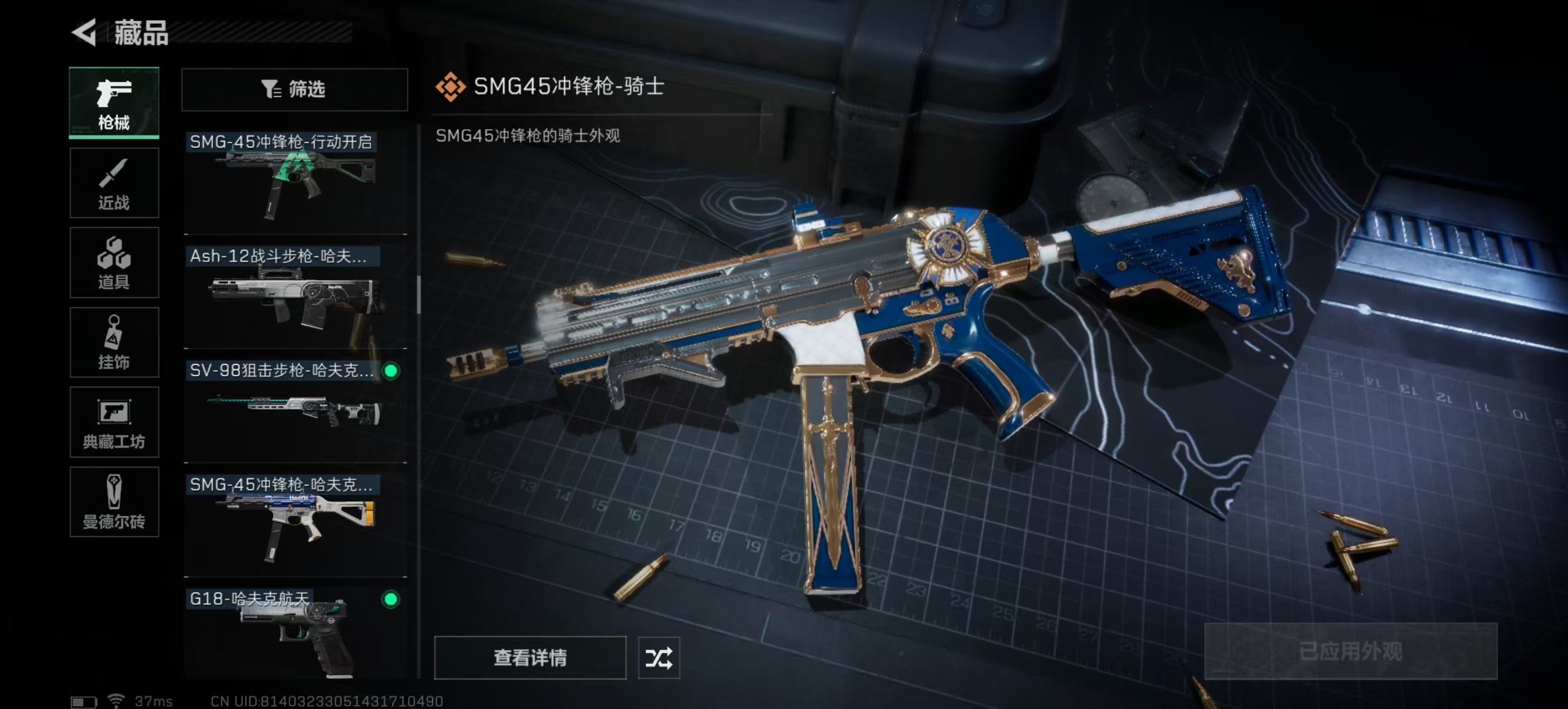Pick the SV-98狙击步枪 skin entry
1568x709 pixels.
point(295,409)
